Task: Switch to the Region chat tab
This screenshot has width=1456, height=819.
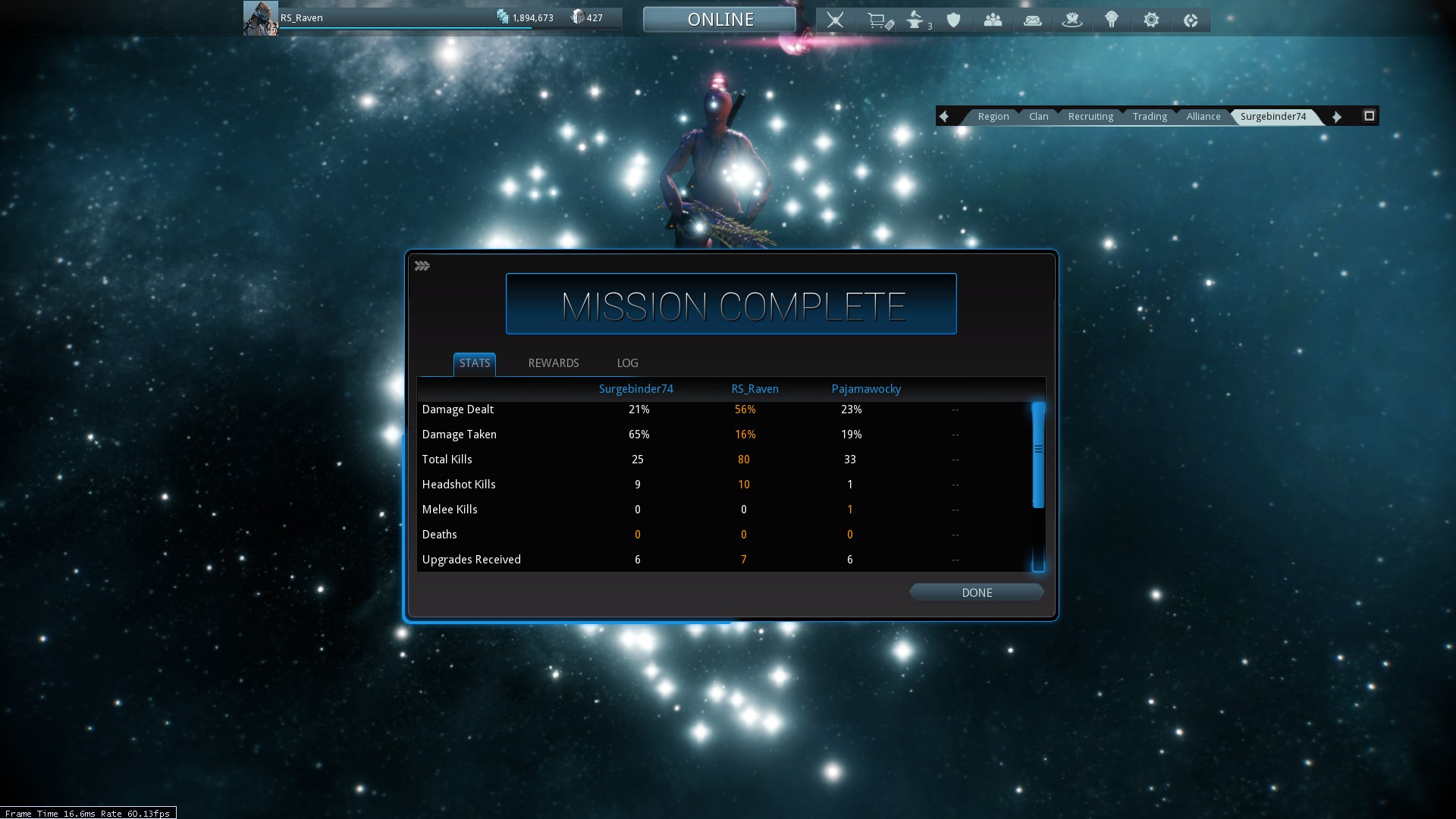Action: (x=993, y=116)
